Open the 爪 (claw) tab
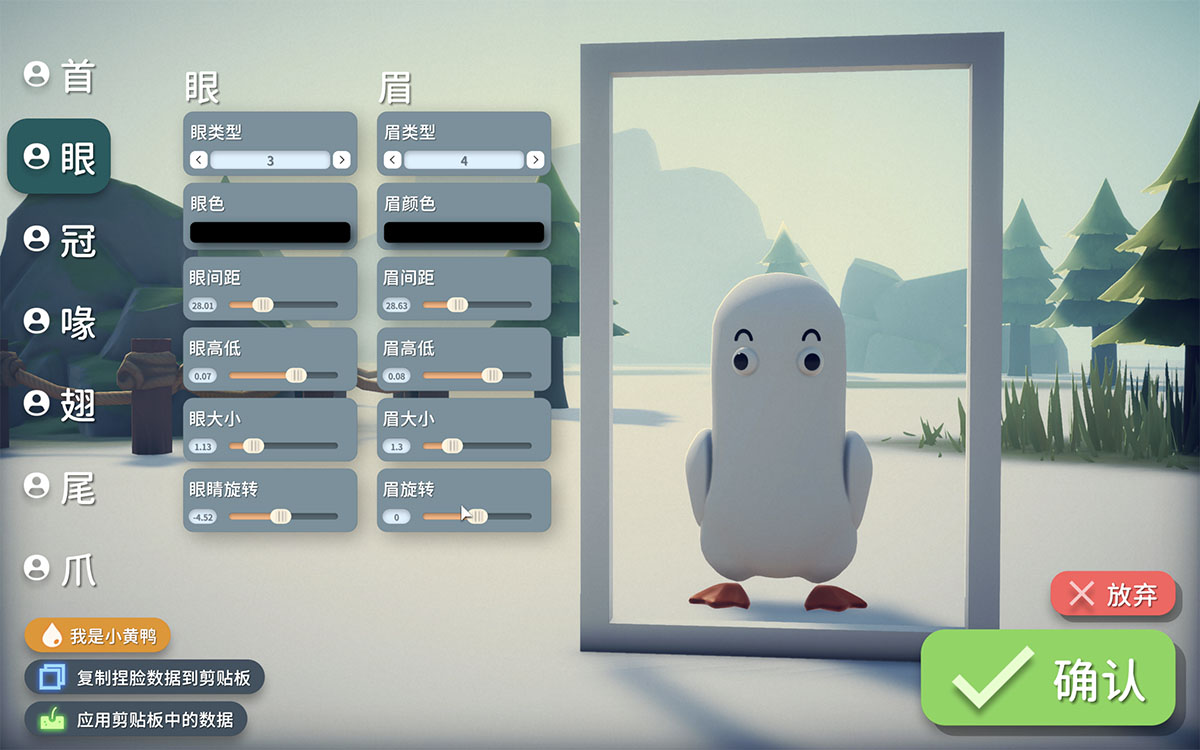The width and height of the screenshot is (1200, 750). point(60,568)
